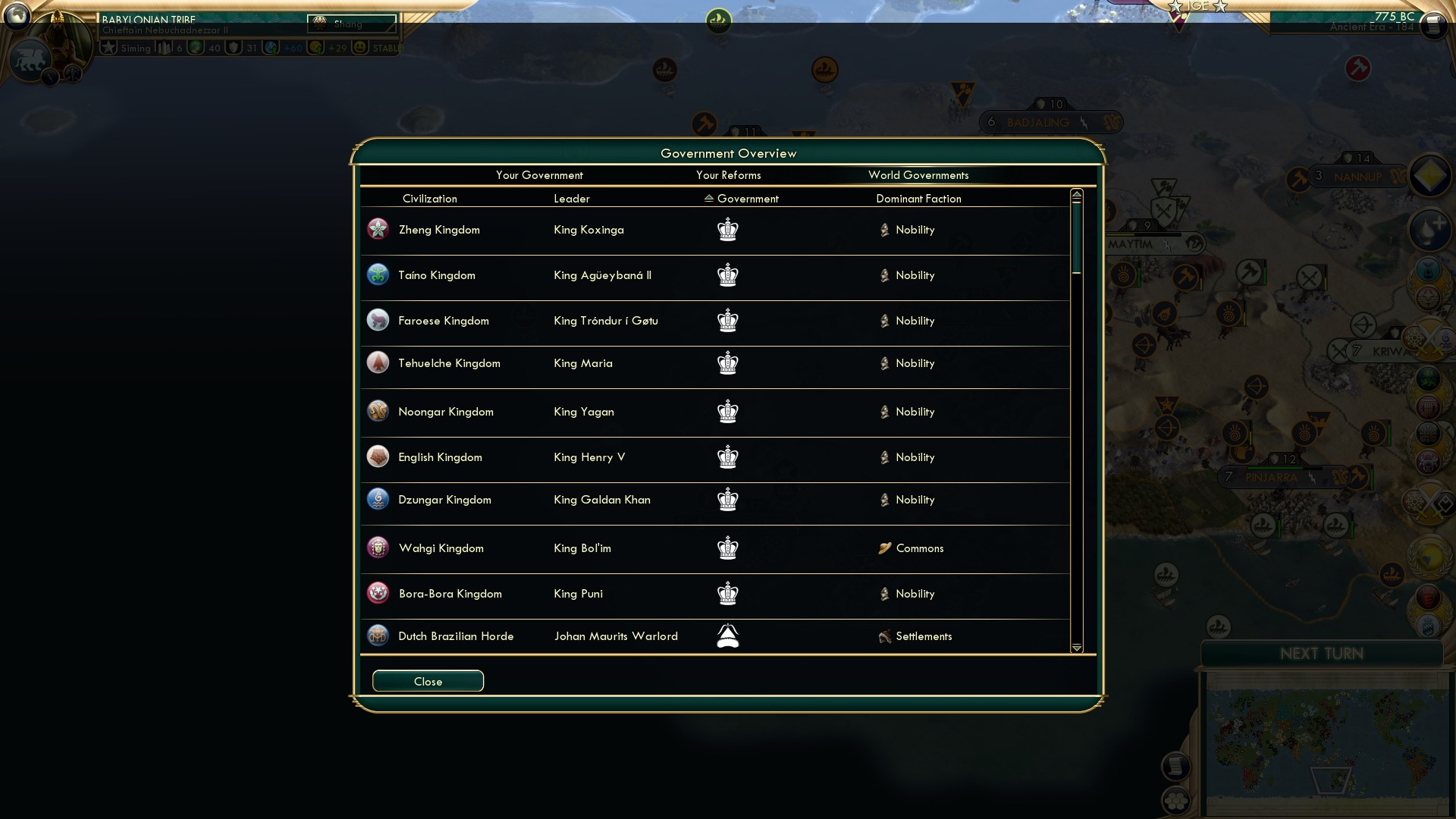The image size is (1456, 819).
Task: Click the Nobility faction icon beside English Kingdom
Action: pos(884,457)
